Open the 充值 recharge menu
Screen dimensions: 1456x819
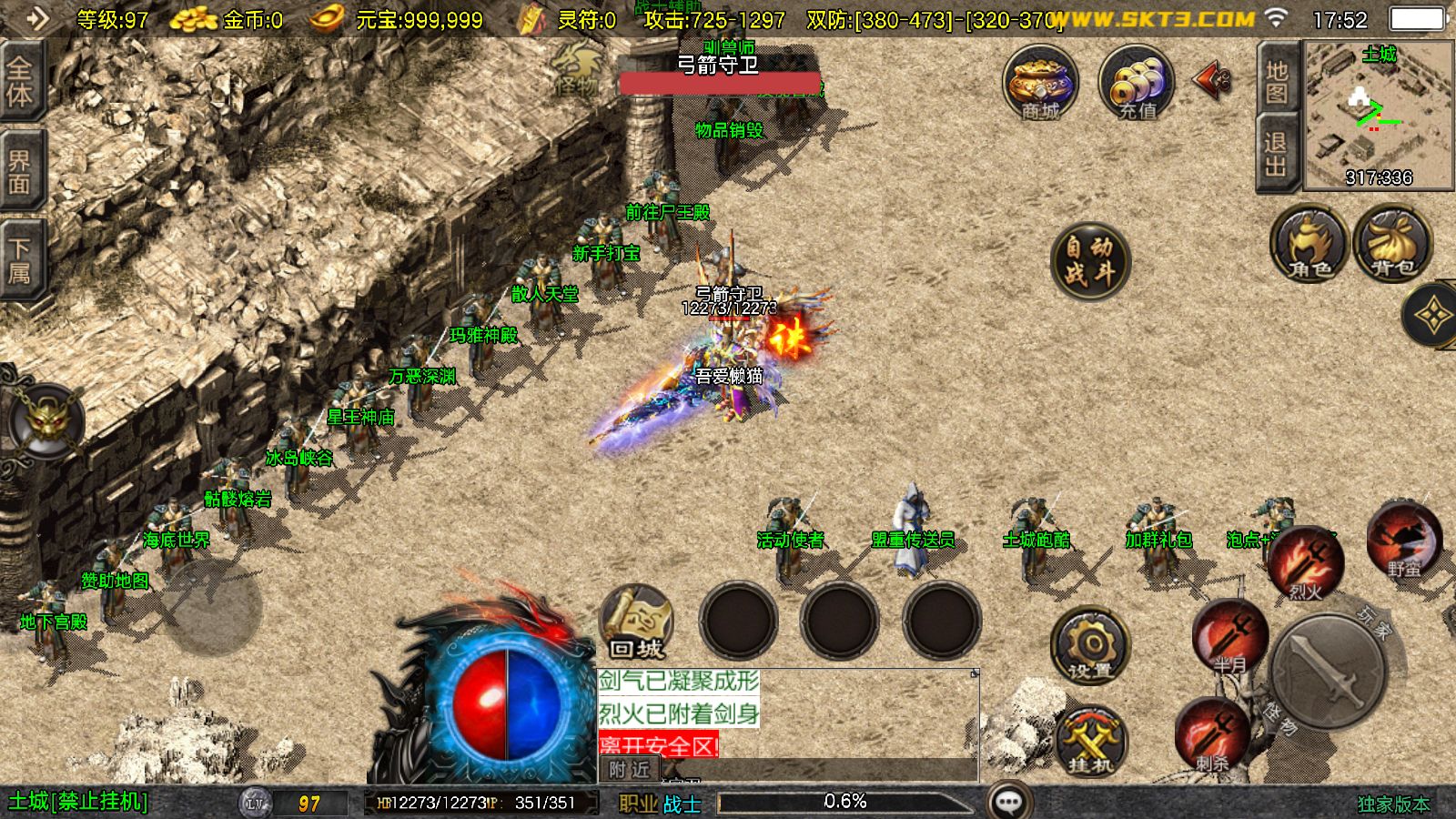[x=1137, y=83]
